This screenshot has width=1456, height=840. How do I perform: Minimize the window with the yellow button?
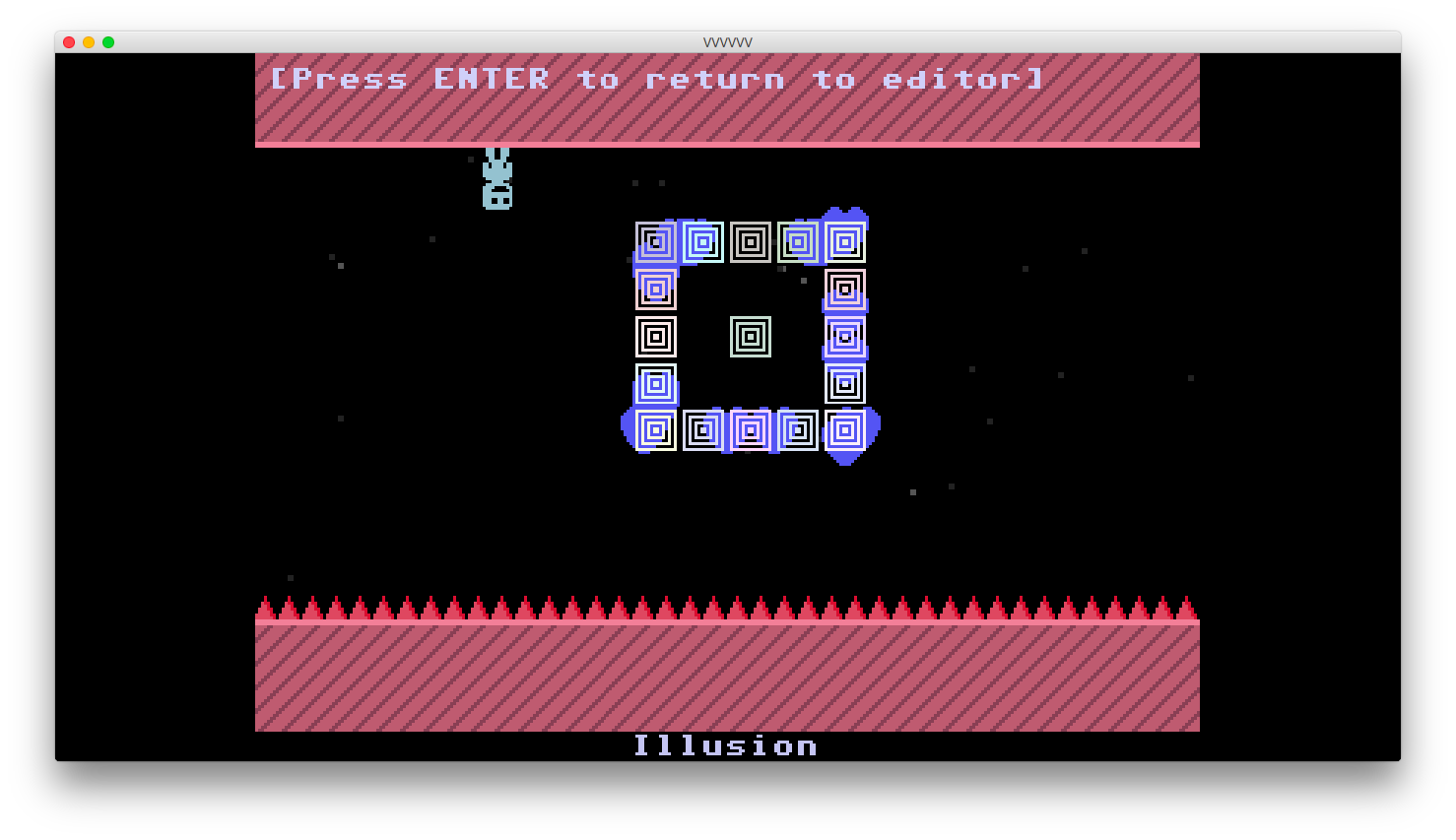click(x=89, y=42)
